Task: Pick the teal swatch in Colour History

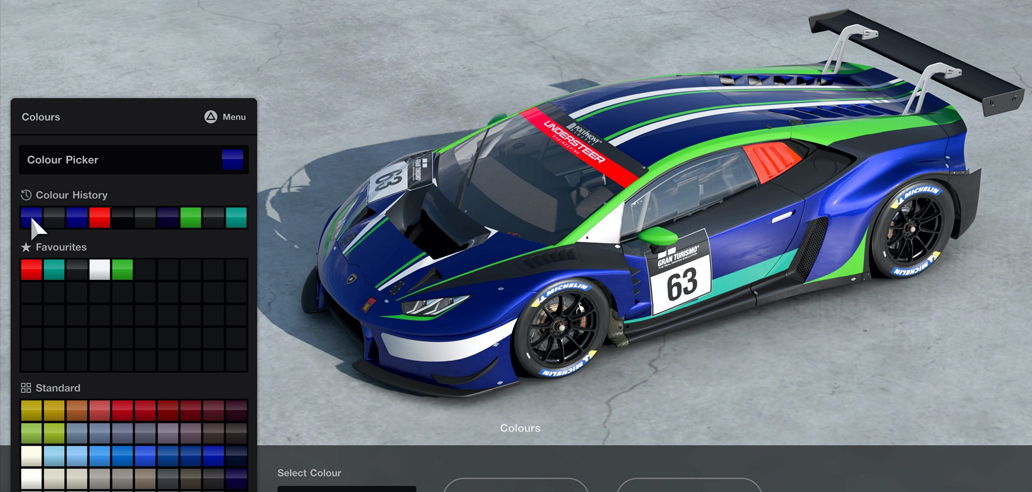Action: (236, 217)
